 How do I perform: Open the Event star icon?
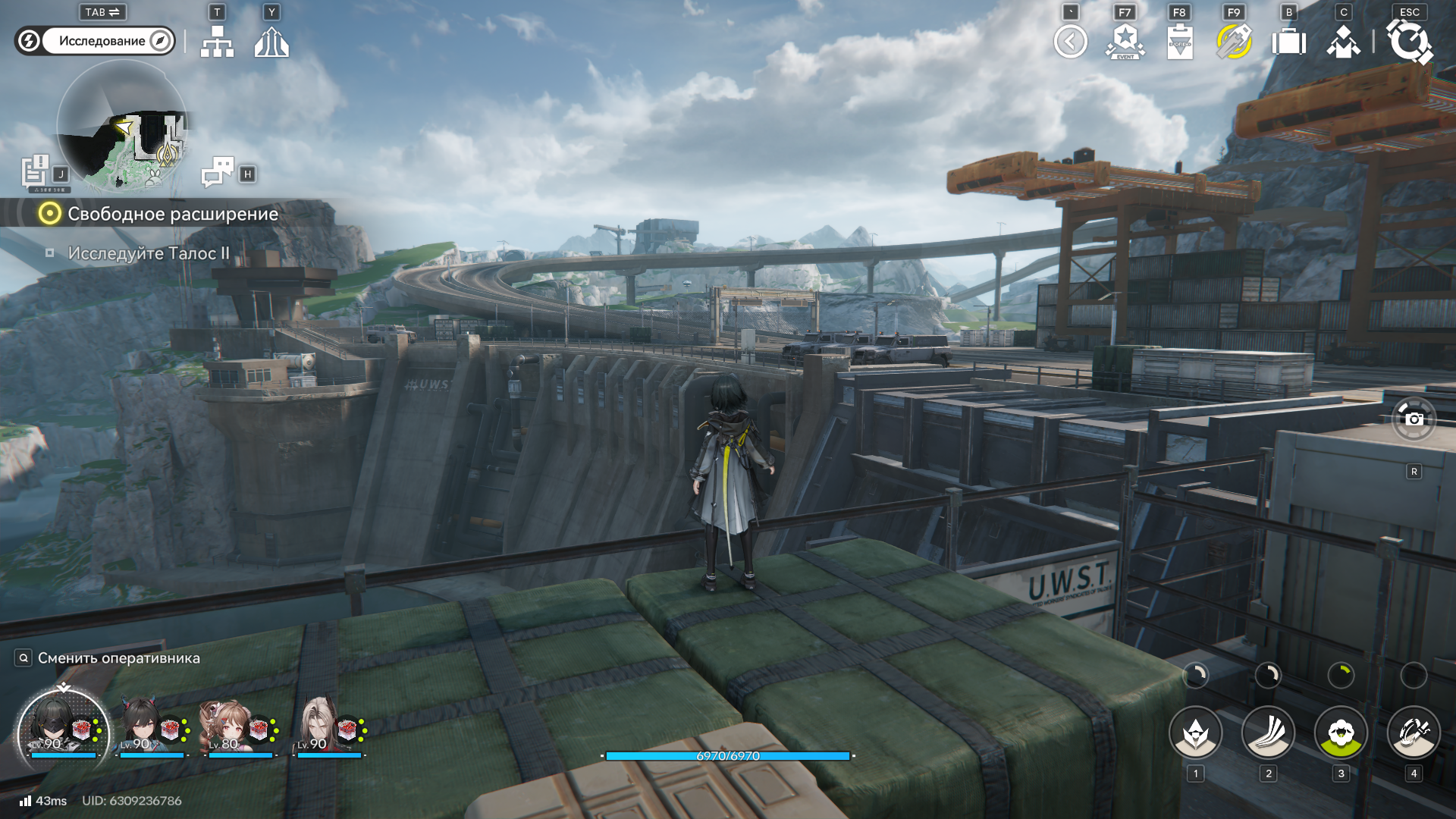coord(1125,42)
